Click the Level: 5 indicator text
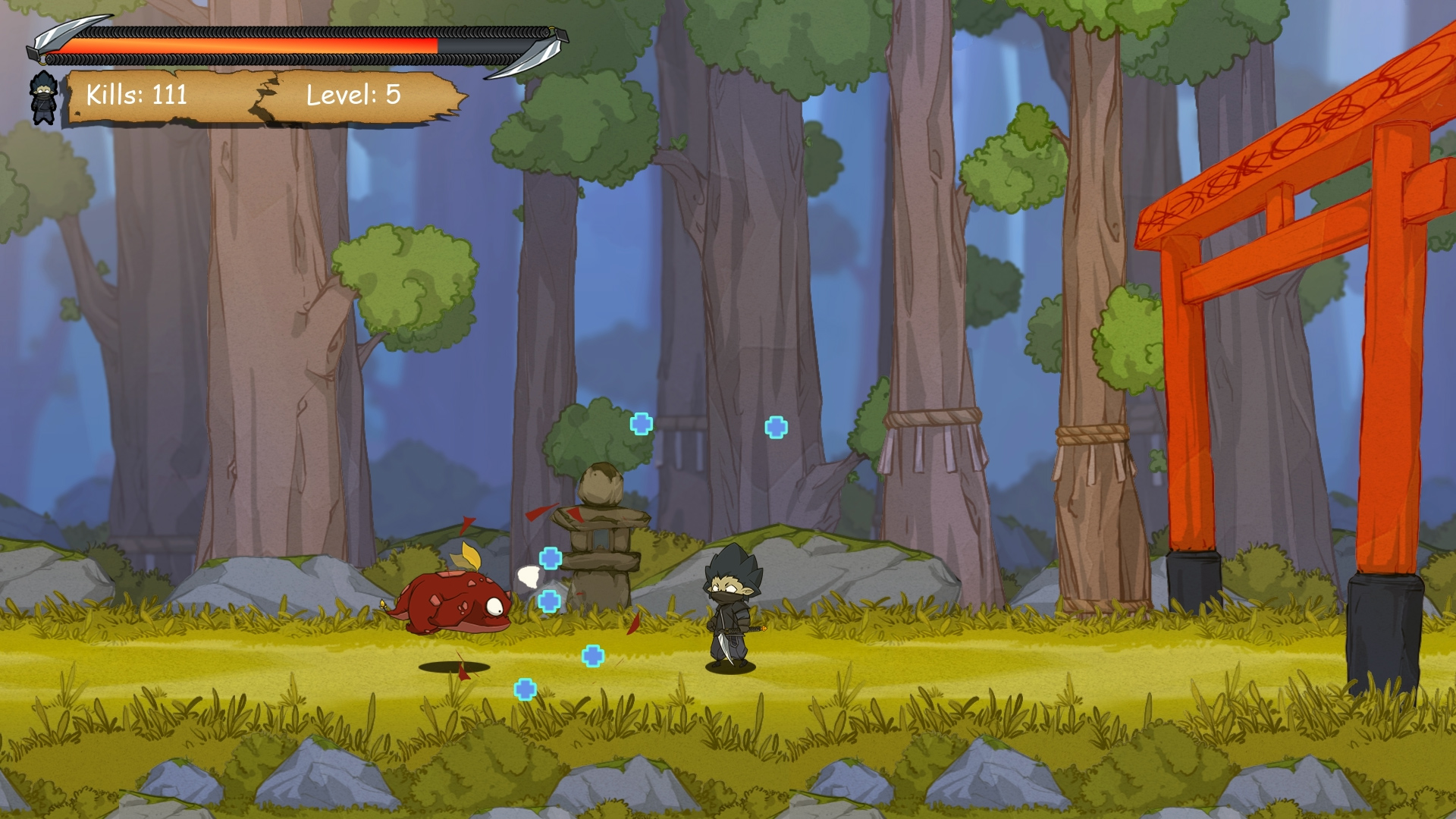 pyautogui.click(x=353, y=96)
